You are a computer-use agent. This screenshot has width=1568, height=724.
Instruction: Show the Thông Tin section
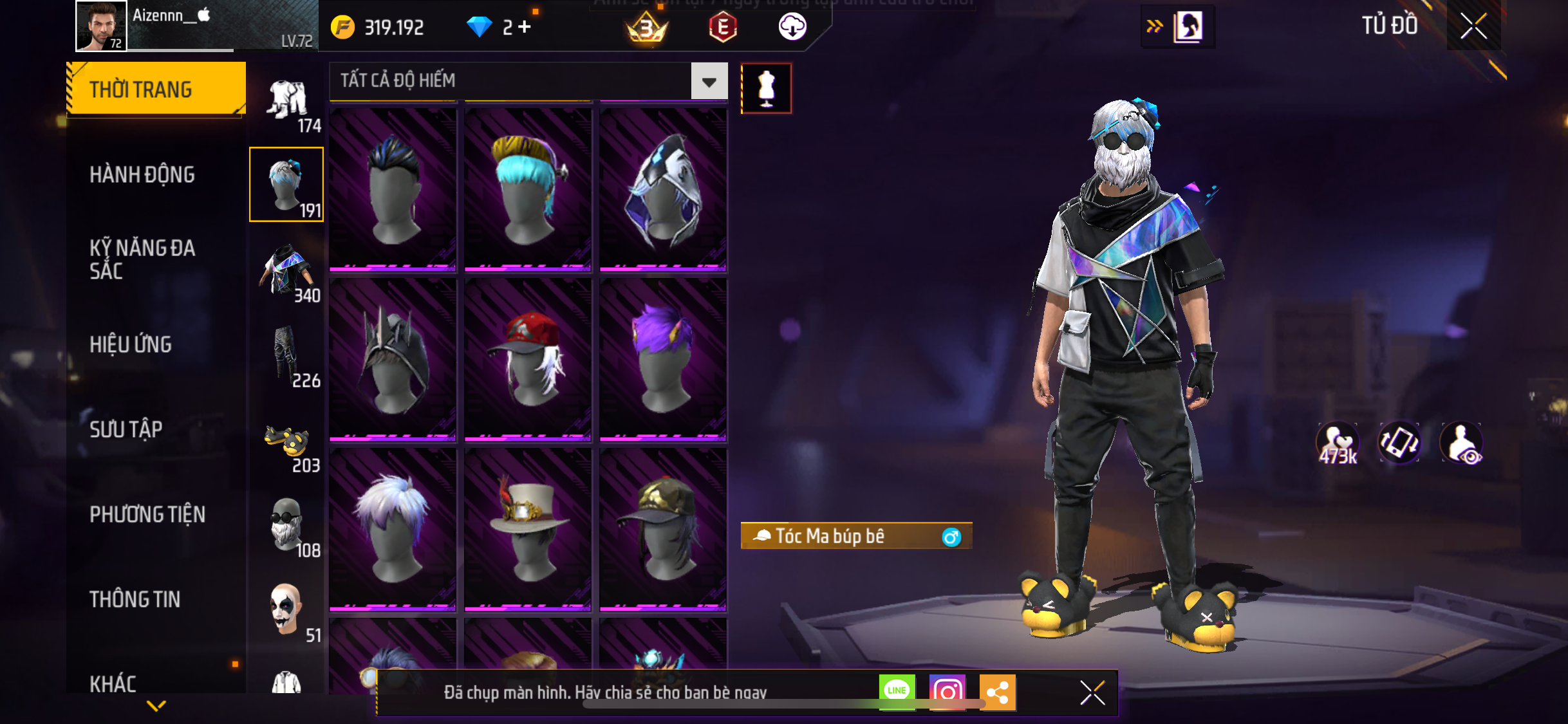pos(135,599)
